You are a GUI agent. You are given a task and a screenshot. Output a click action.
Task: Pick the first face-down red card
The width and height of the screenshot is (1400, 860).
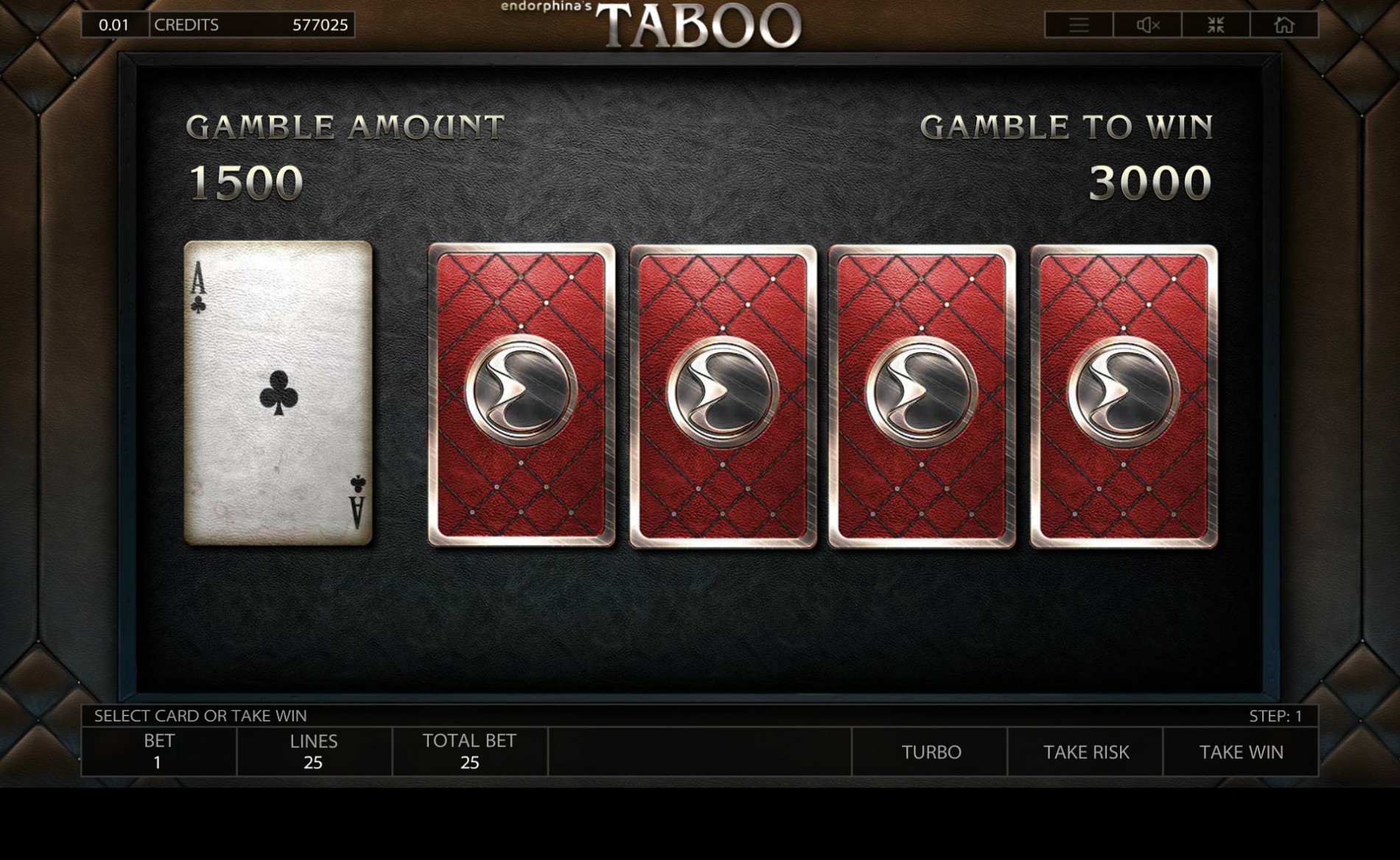click(x=522, y=396)
